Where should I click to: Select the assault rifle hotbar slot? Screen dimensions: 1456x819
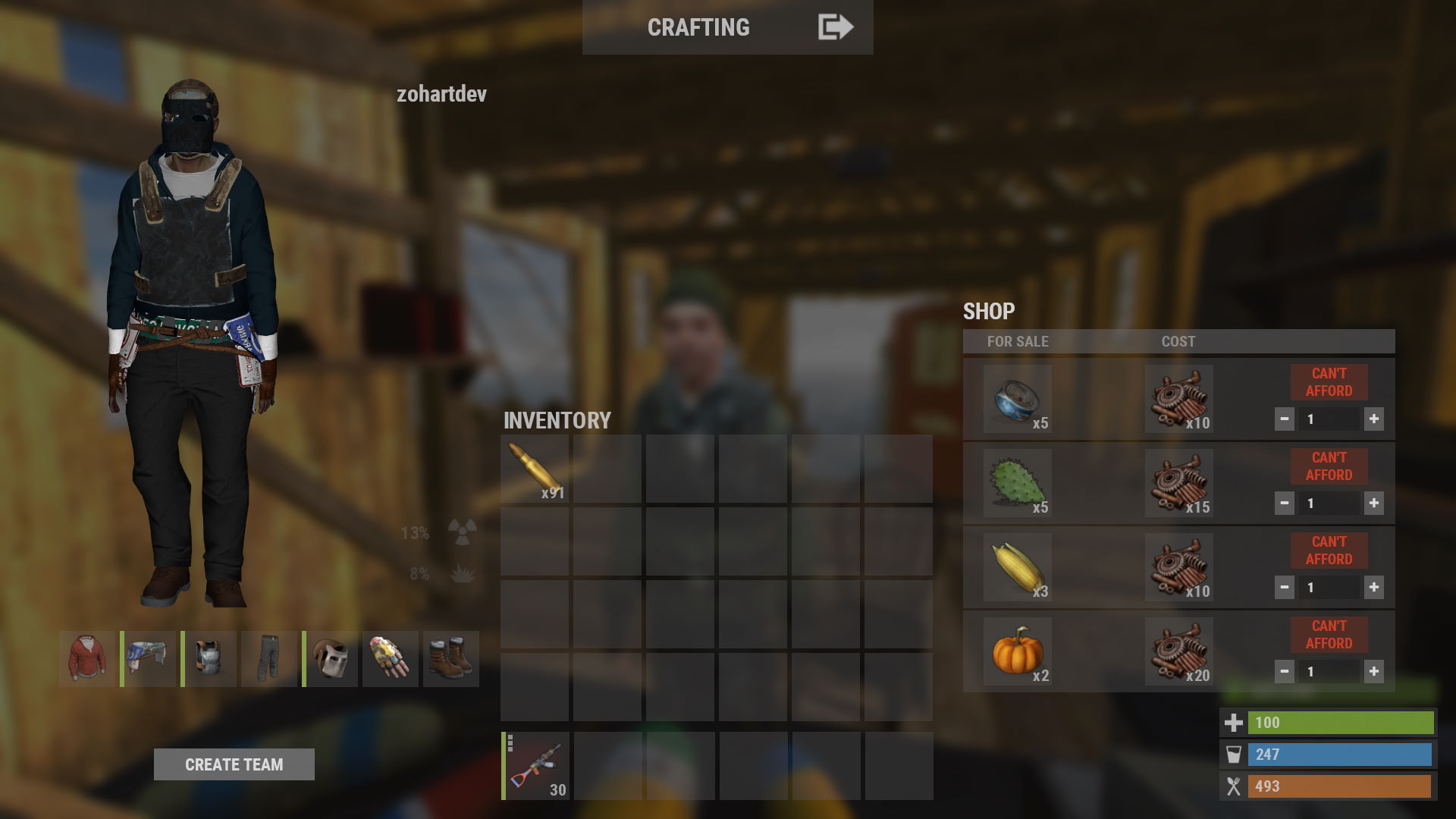tap(536, 766)
